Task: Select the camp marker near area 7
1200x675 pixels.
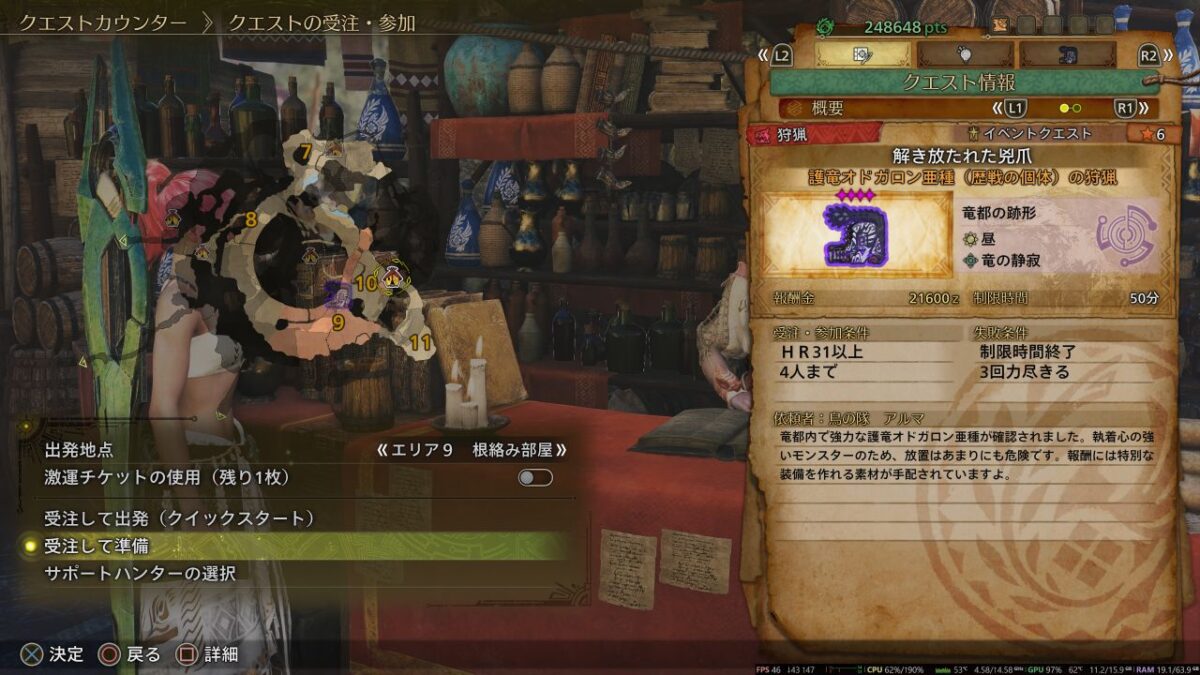Action: coord(334,150)
